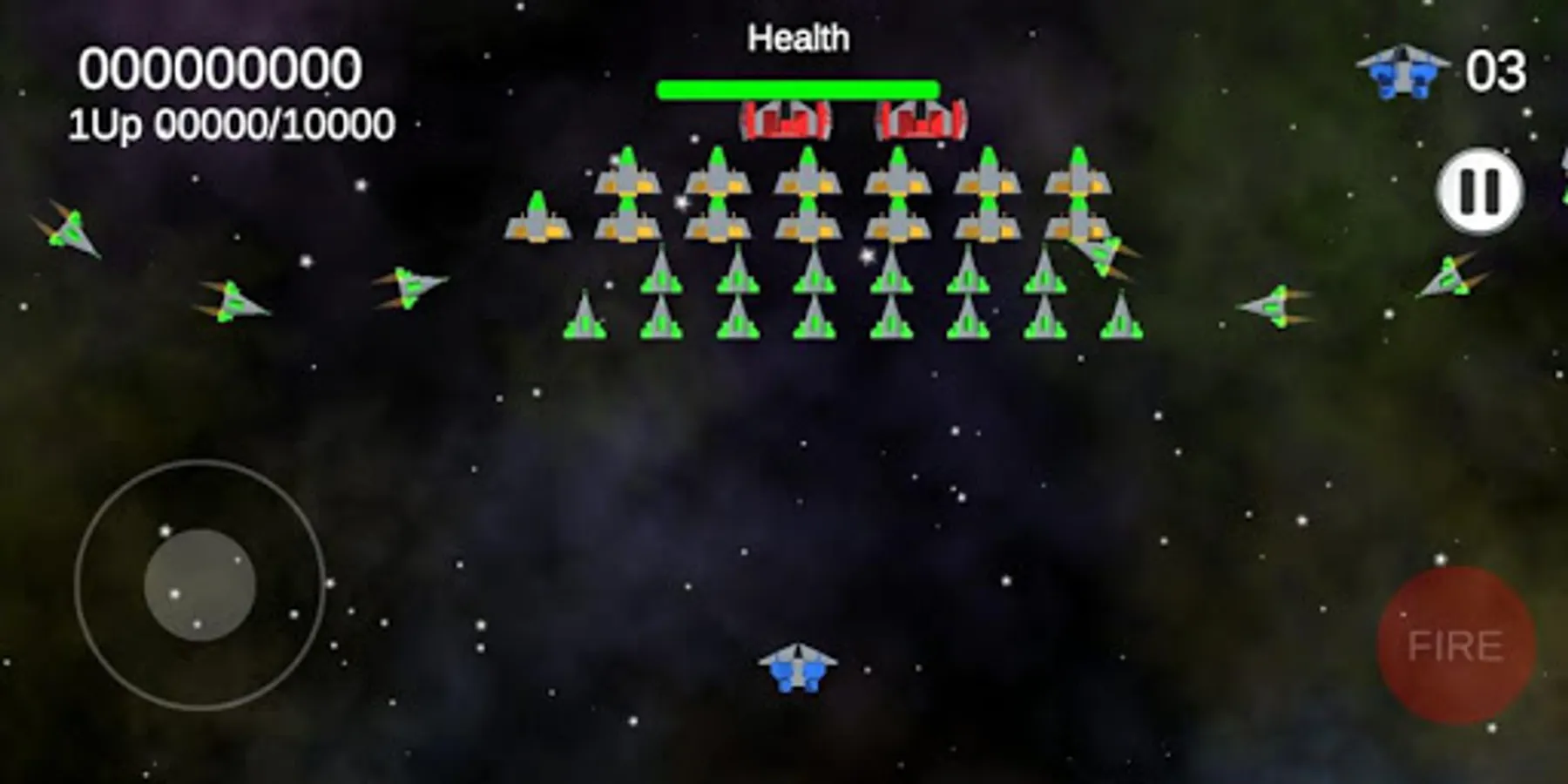The height and width of the screenshot is (784, 1568).
Task: Tap the Health label above the bar
Action: (799, 37)
